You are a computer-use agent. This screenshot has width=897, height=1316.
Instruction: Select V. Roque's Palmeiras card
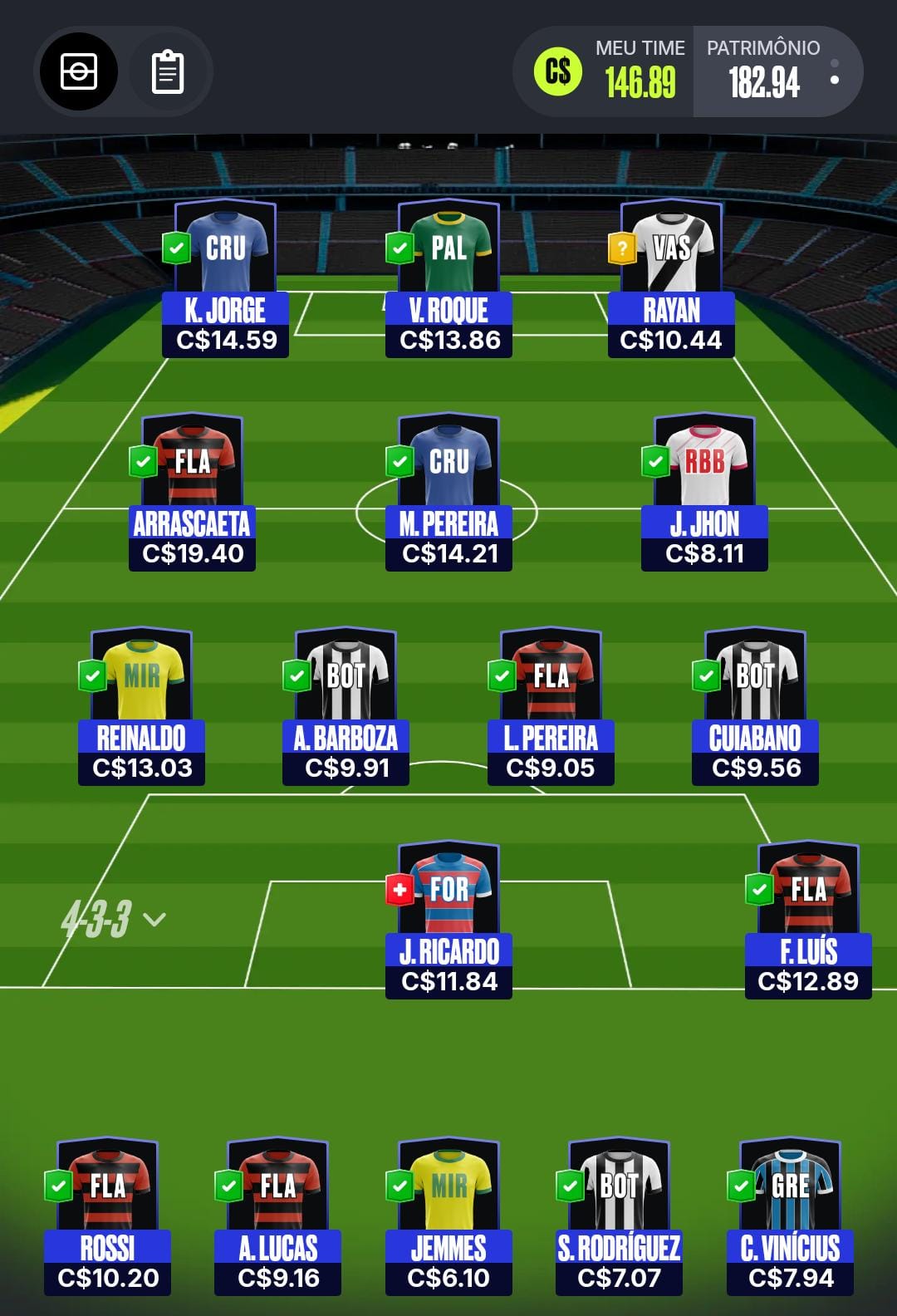[448, 278]
